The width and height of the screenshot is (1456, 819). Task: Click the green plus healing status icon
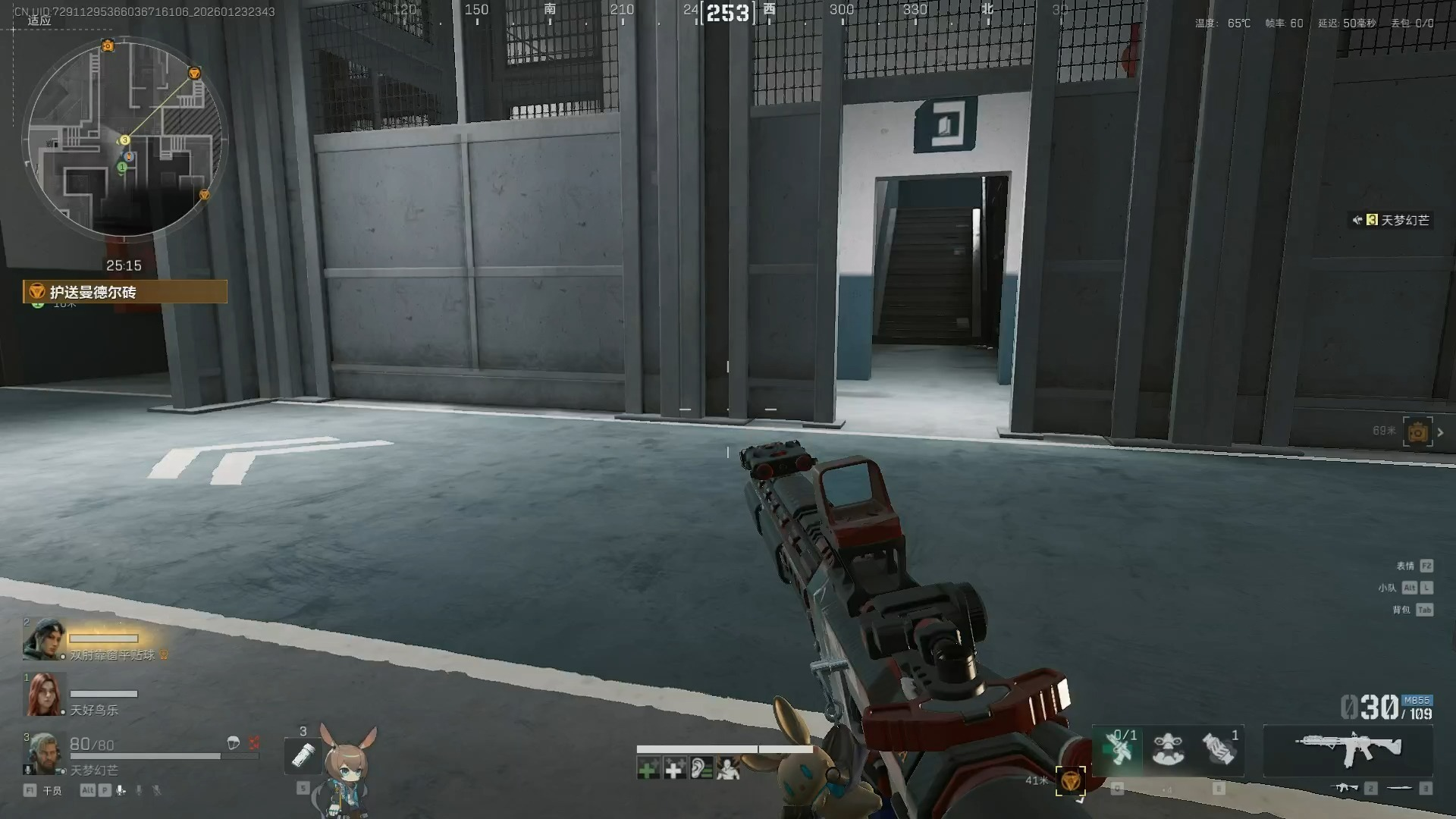click(x=648, y=770)
